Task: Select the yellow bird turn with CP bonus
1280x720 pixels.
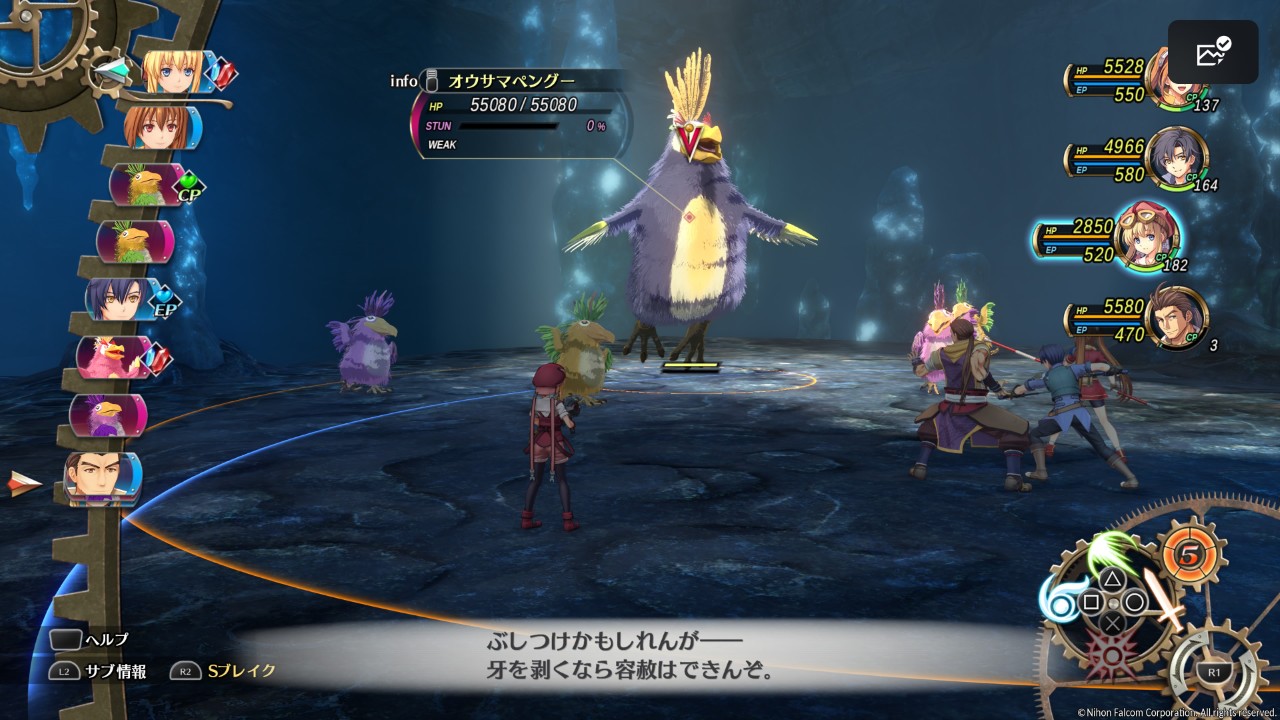Action: (x=146, y=185)
